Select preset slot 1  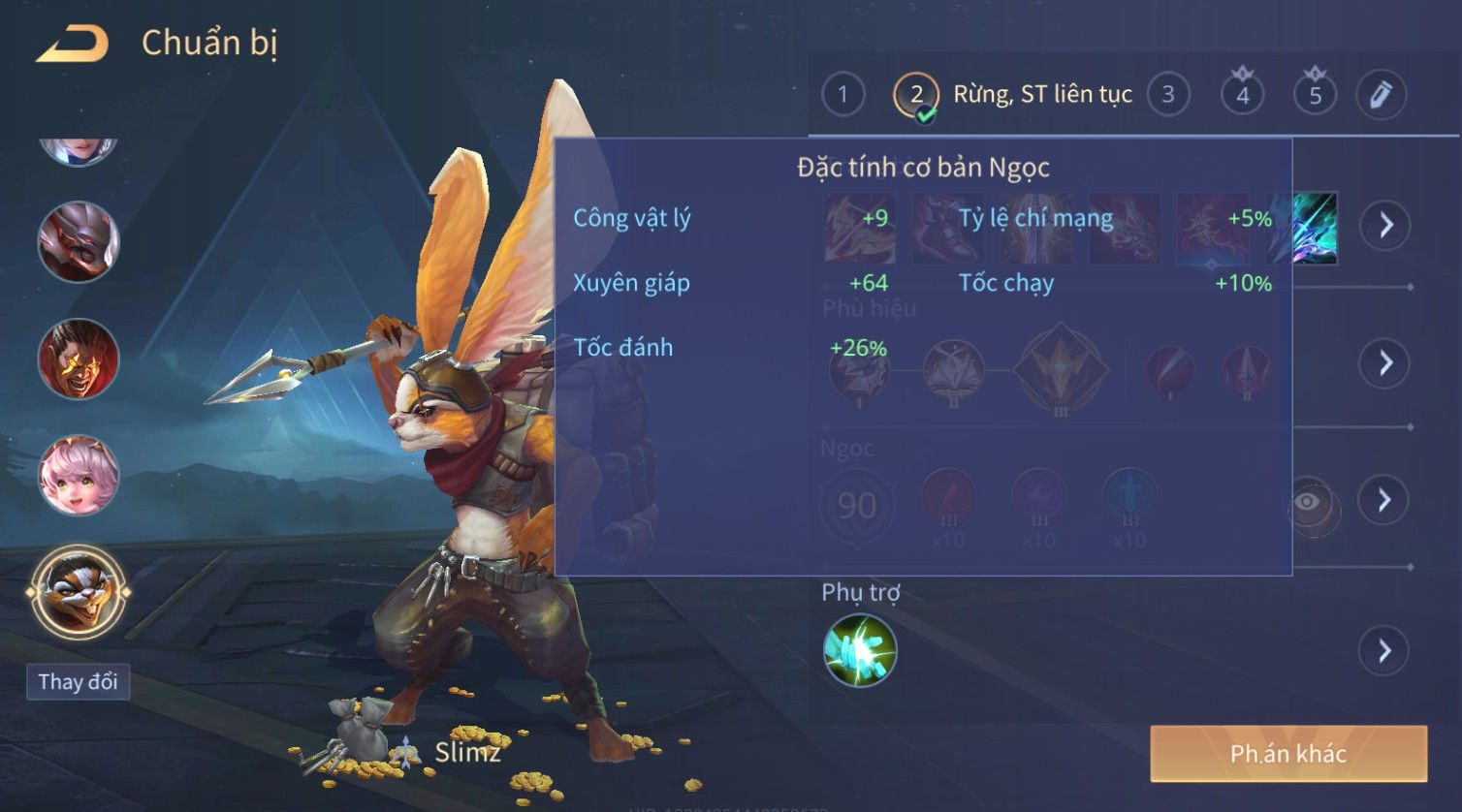pyautogui.click(x=842, y=95)
